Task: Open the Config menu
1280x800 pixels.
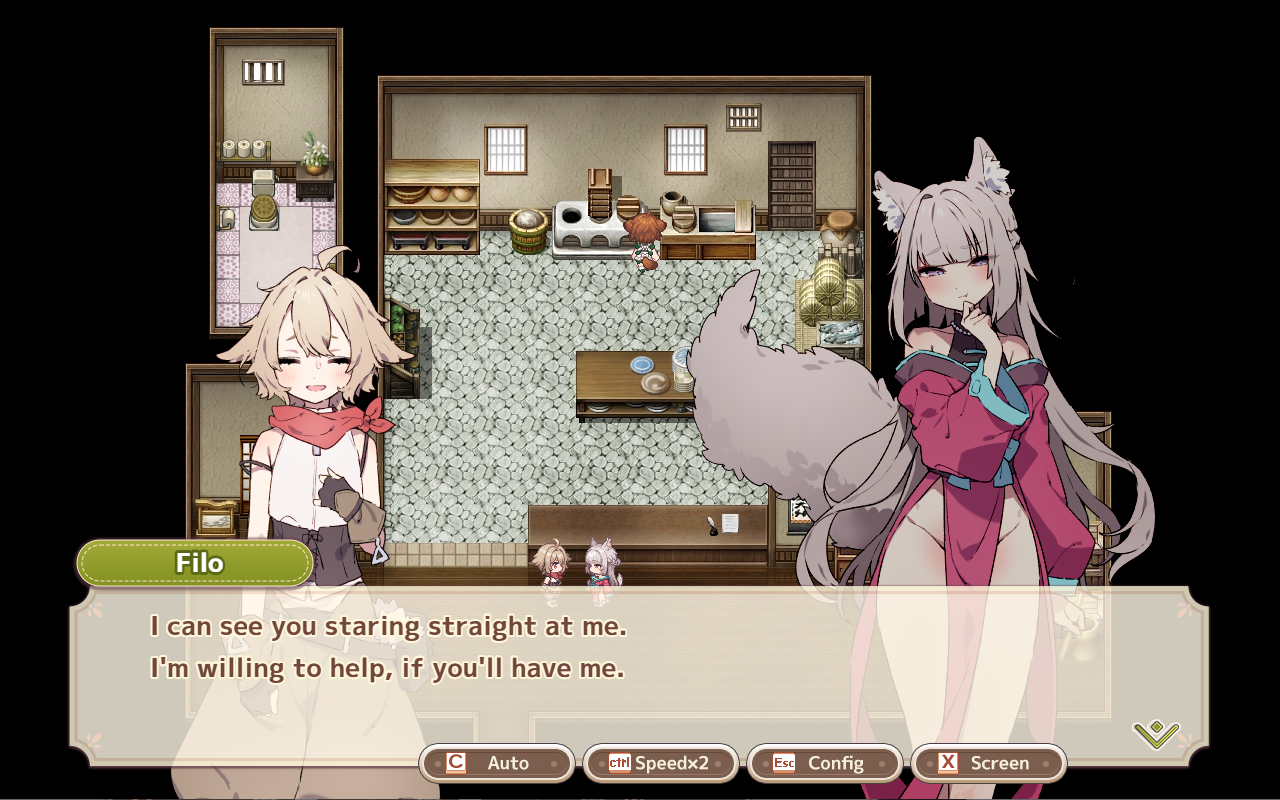Action: [825, 763]
